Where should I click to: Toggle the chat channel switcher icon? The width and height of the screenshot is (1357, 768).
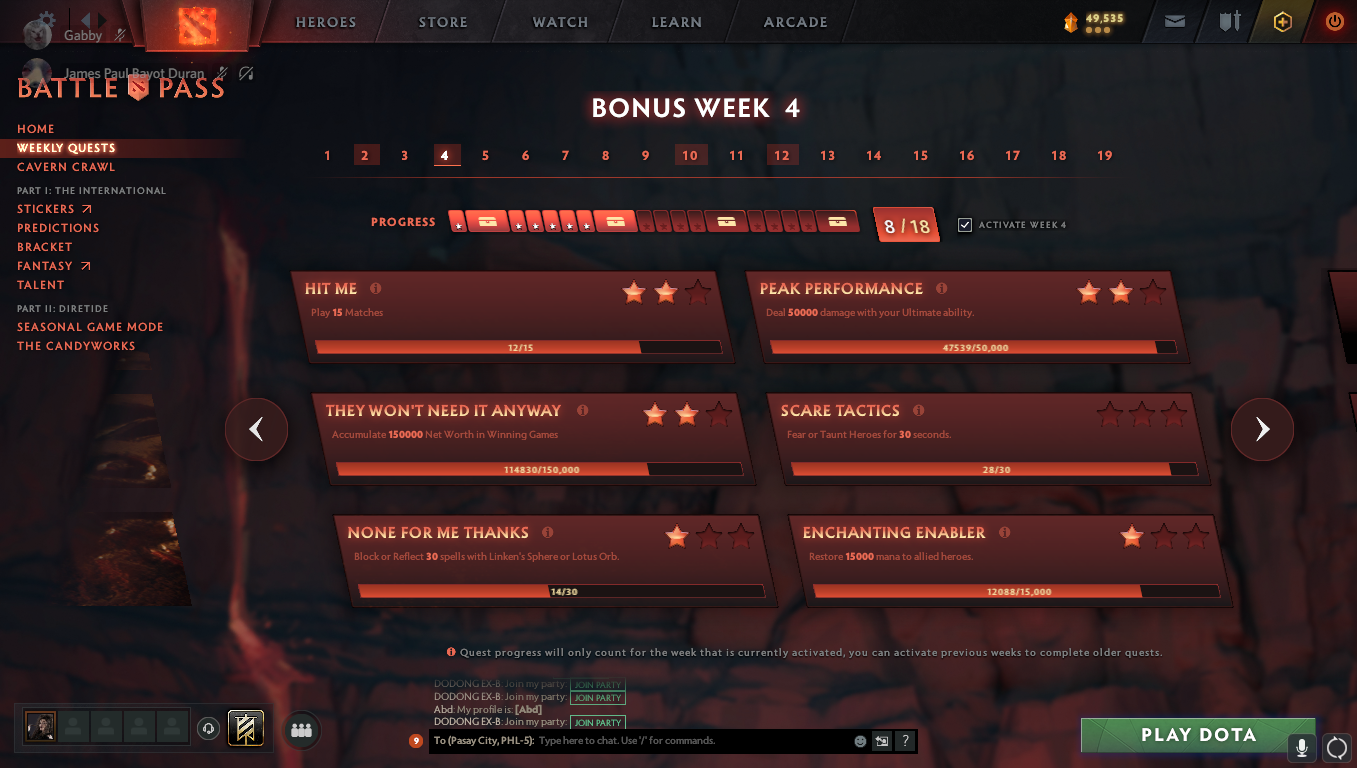pyautogui.click(x=881, y=741)
